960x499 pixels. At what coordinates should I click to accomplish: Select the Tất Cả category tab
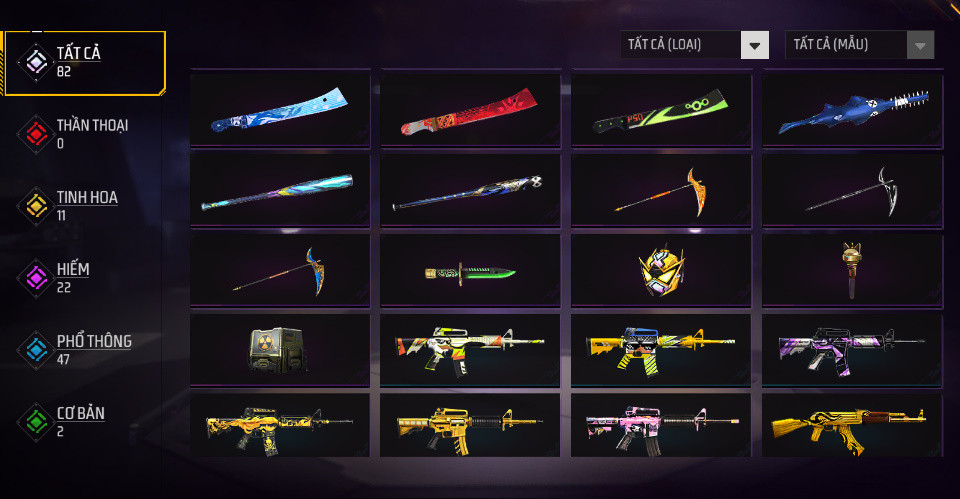point(85,63)
